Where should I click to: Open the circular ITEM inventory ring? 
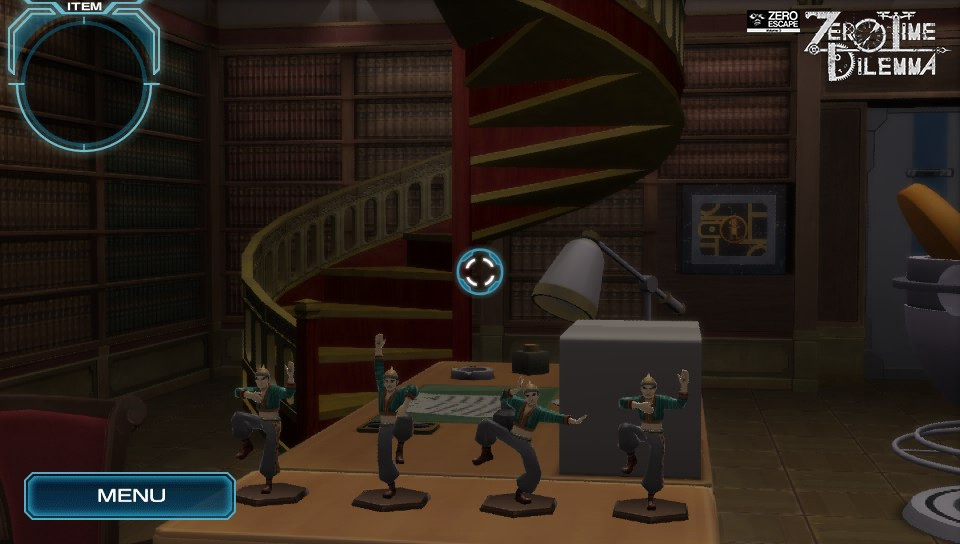[83, 78]
